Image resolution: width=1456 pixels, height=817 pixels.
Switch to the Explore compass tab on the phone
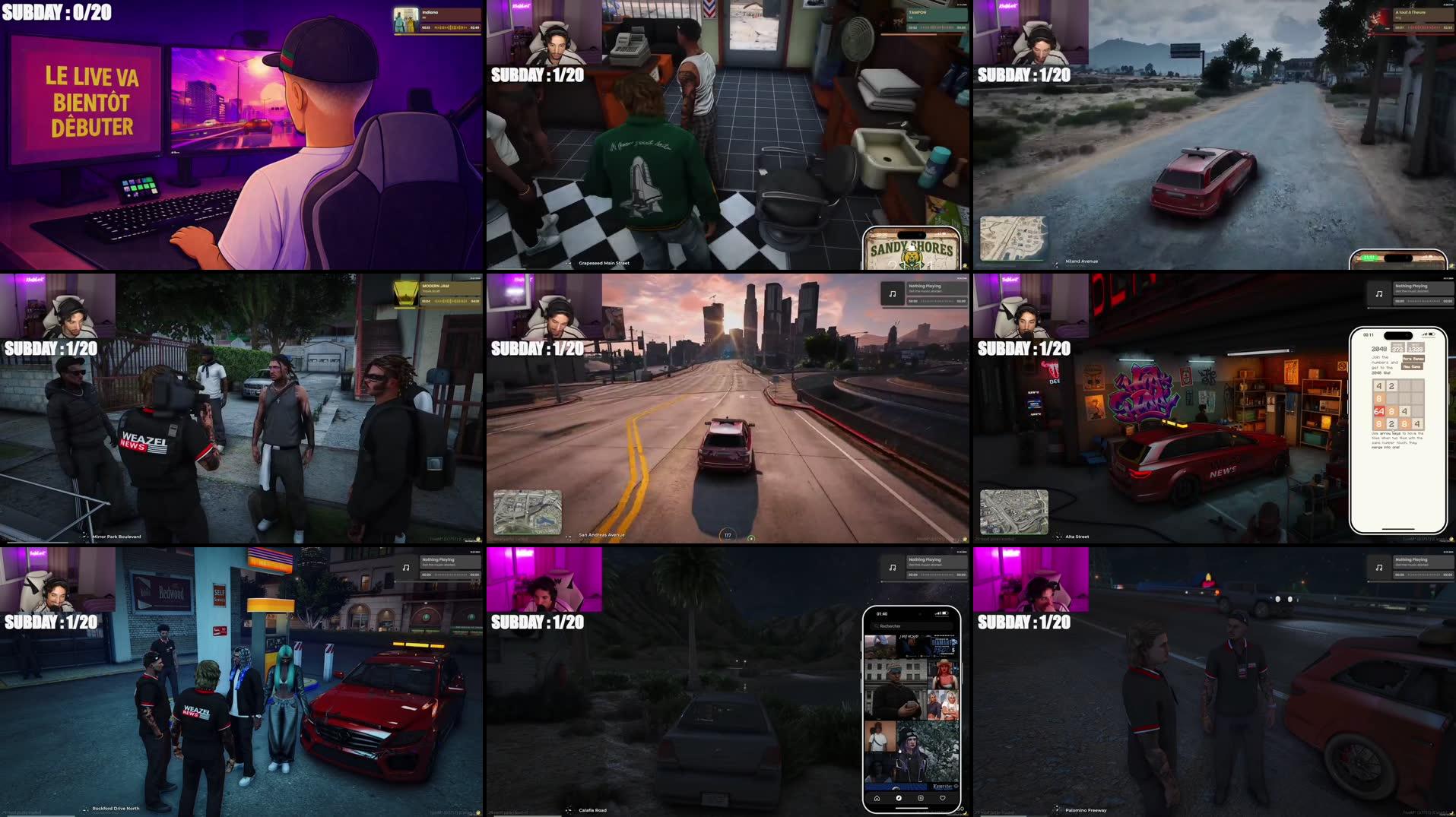(x=899, y=798)
